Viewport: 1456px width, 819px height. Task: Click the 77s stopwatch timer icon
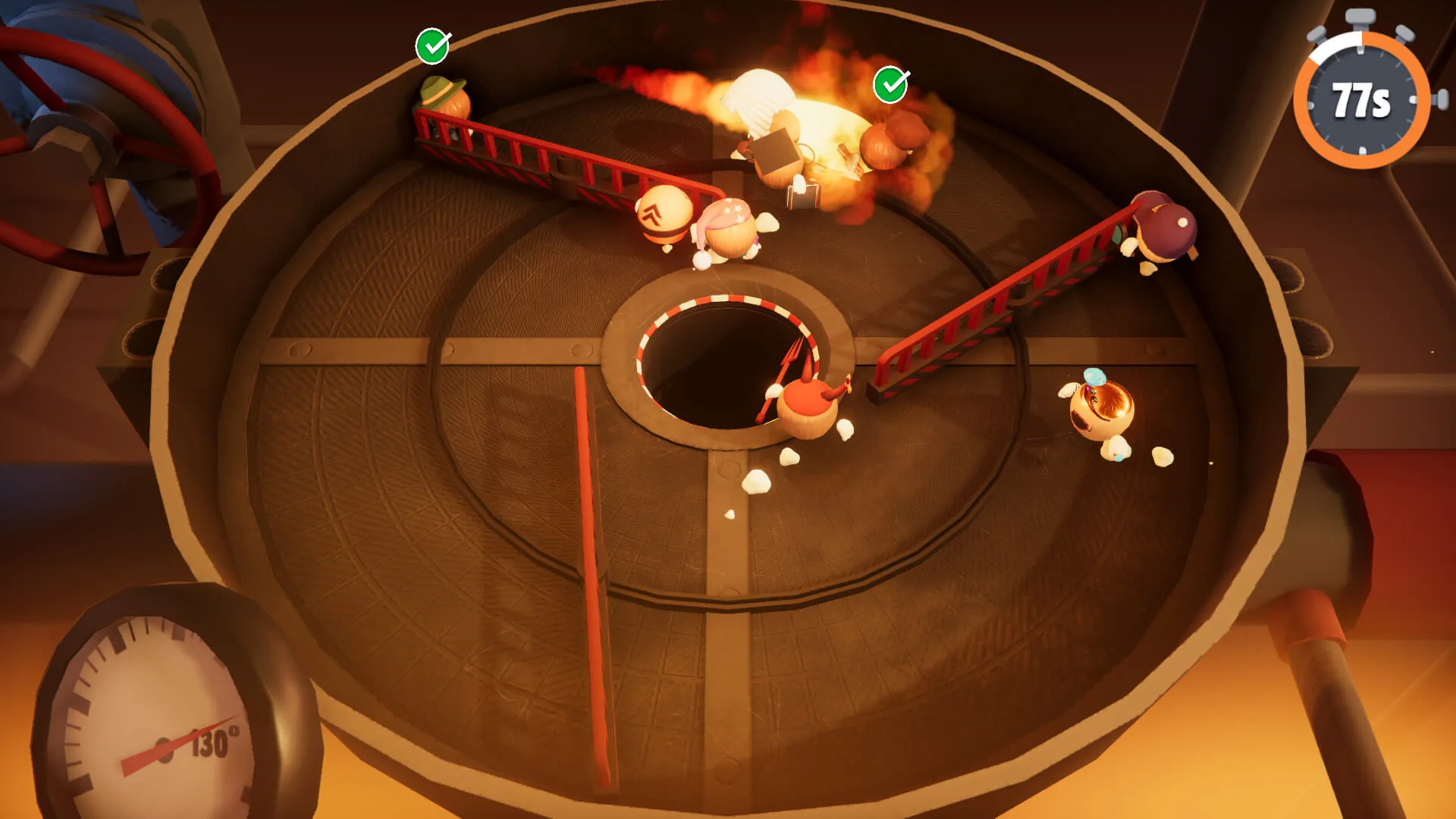point(1361,95)
